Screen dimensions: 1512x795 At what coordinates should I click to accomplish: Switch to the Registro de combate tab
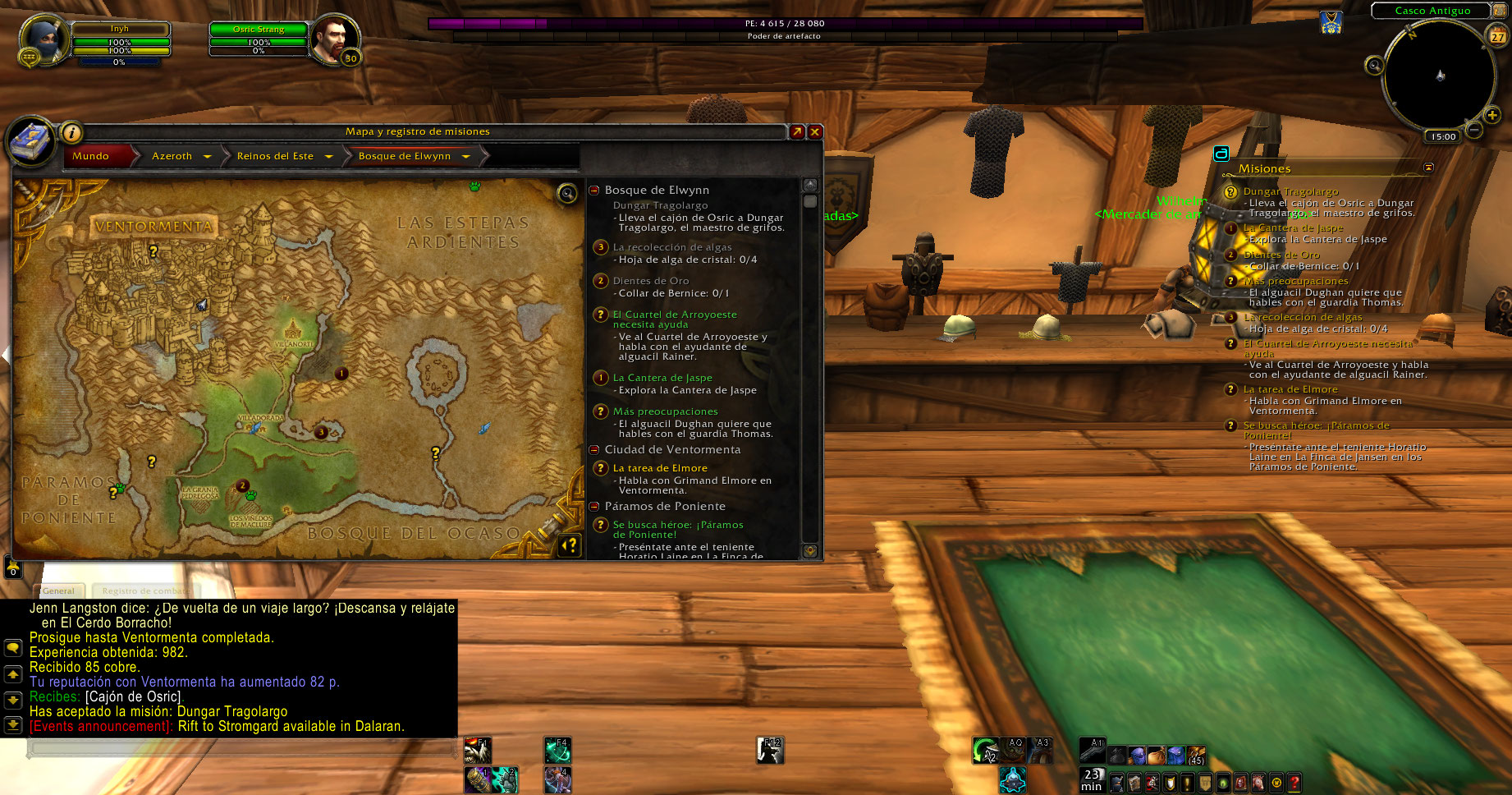point(144,591)
